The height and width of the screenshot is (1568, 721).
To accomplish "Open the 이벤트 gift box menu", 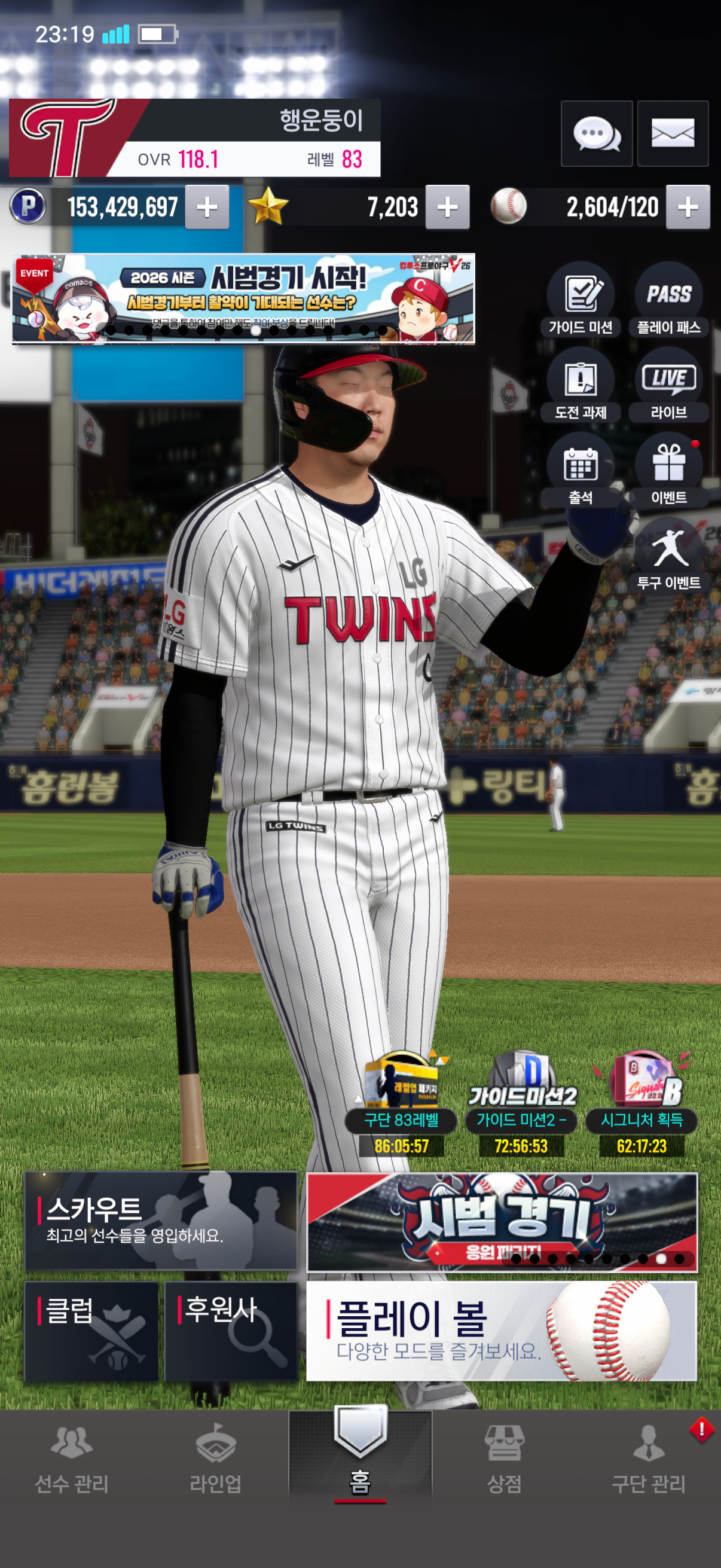I will (x=668, y=470).
